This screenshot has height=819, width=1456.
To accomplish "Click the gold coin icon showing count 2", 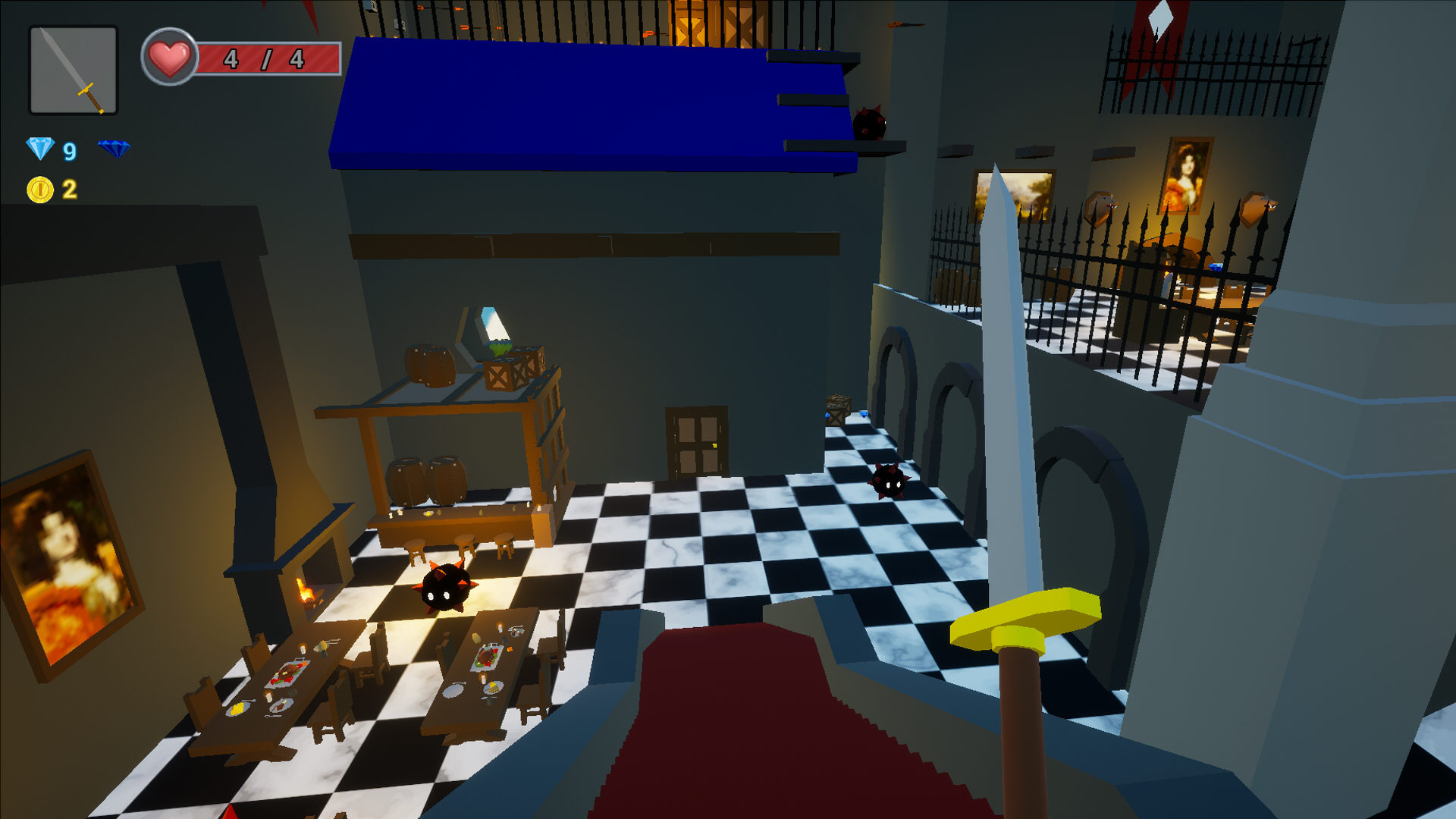I will [x=39, y=190].
